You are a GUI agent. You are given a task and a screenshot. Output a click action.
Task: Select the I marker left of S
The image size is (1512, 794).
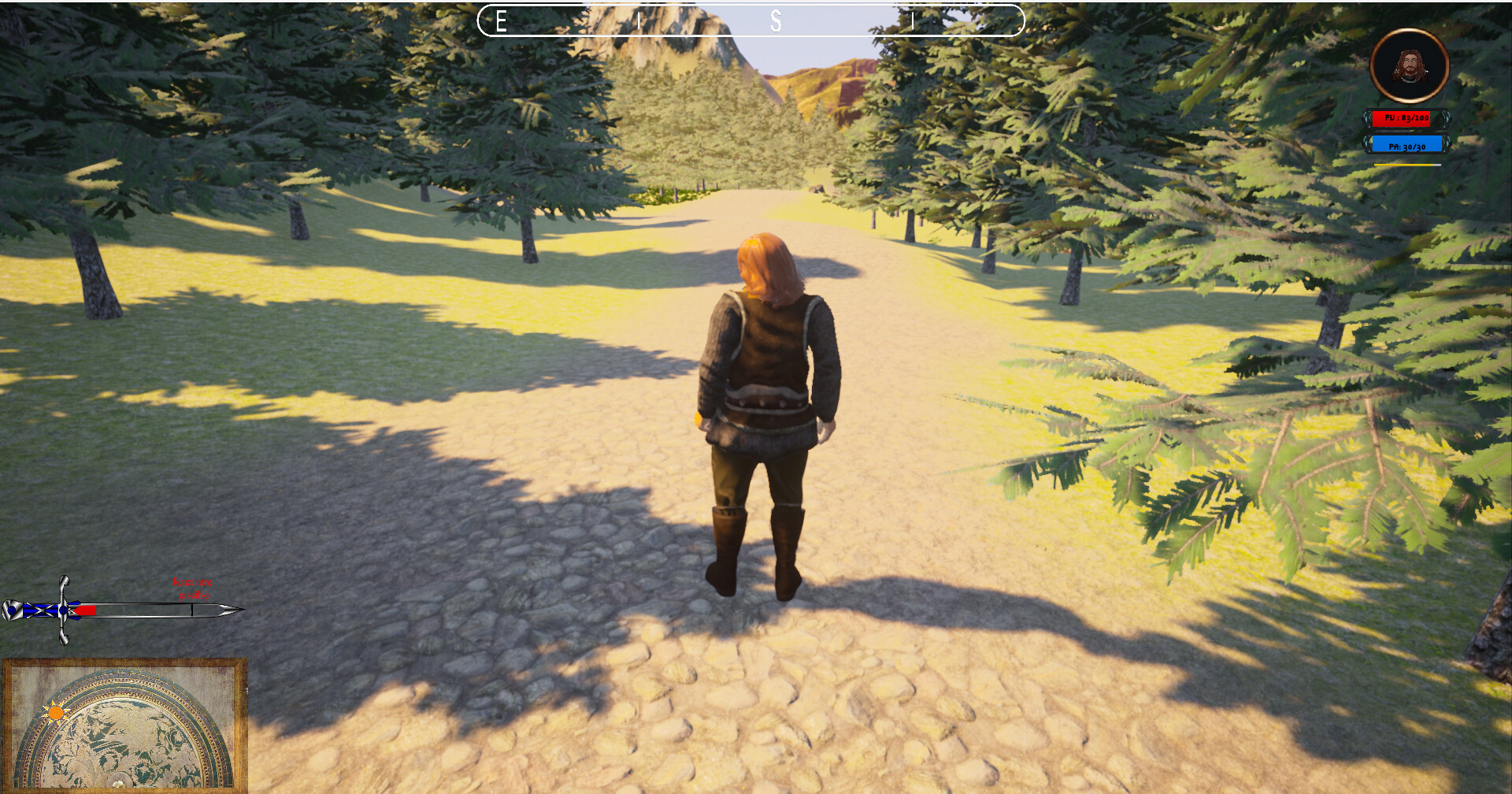(x=639, y=21)
